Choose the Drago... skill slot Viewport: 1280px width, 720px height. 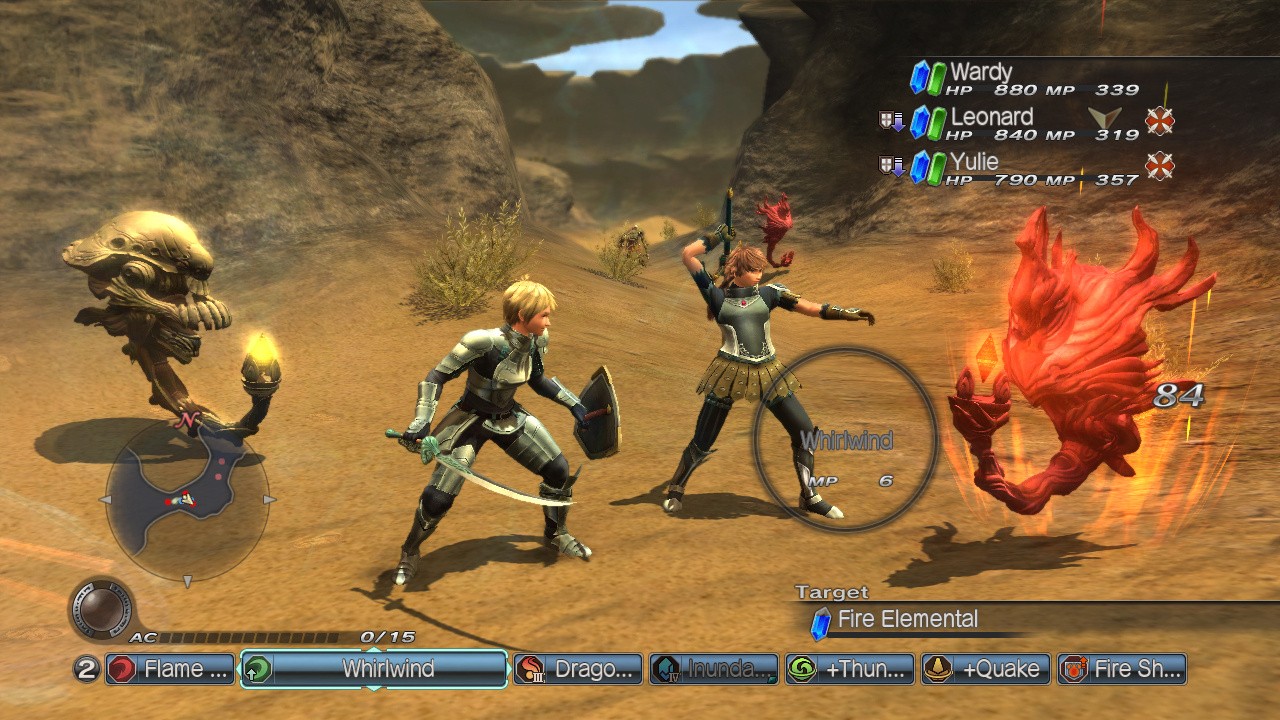(x=578, y=669)
